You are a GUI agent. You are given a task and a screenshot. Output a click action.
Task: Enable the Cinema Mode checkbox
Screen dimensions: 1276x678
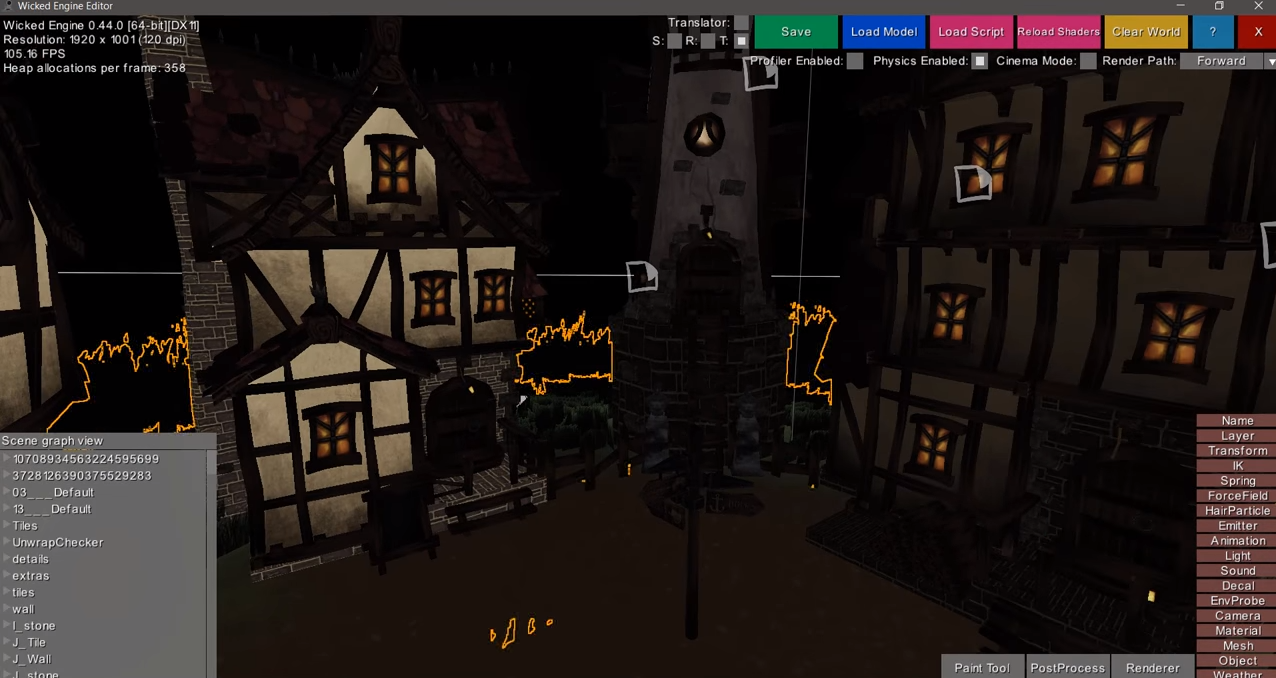1088,61
